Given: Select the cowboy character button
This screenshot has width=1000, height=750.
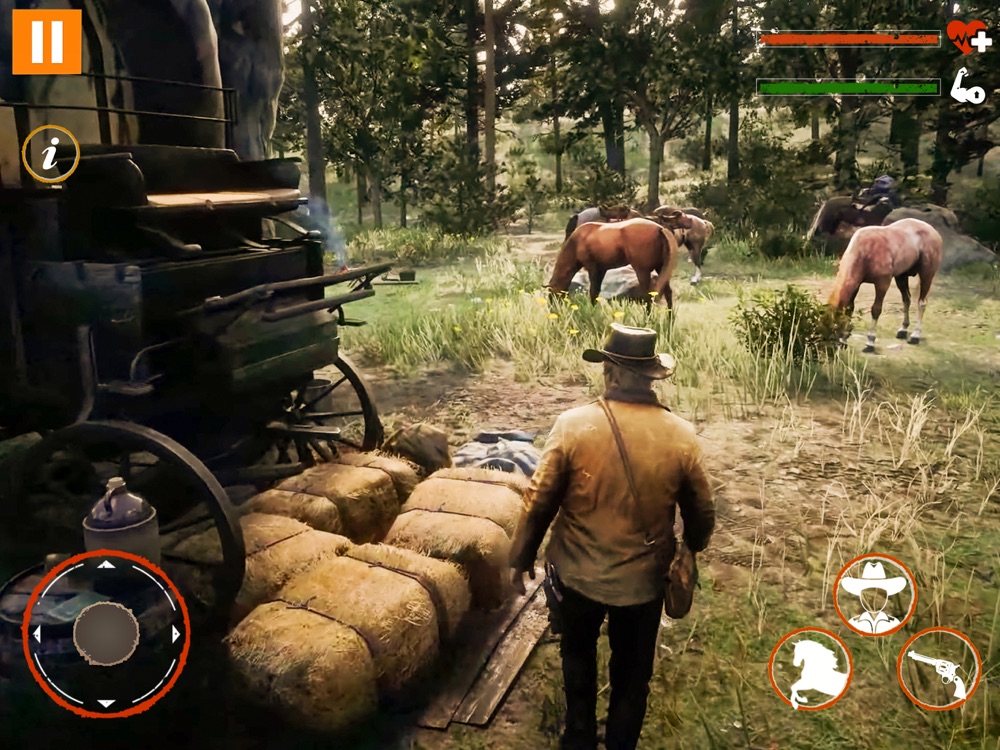Looking at the screenshot, I should [875, 594].
